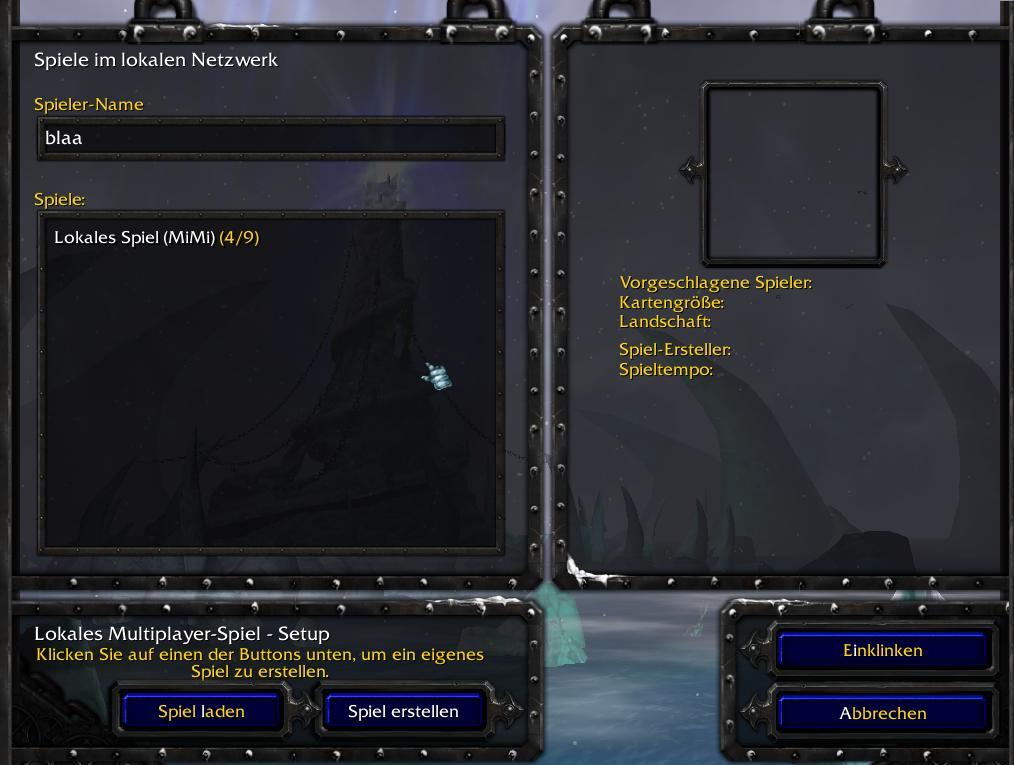This screenshot has height=765, width=1014.
Task: Join the game with Einklinken
Action: click(882, 651)
